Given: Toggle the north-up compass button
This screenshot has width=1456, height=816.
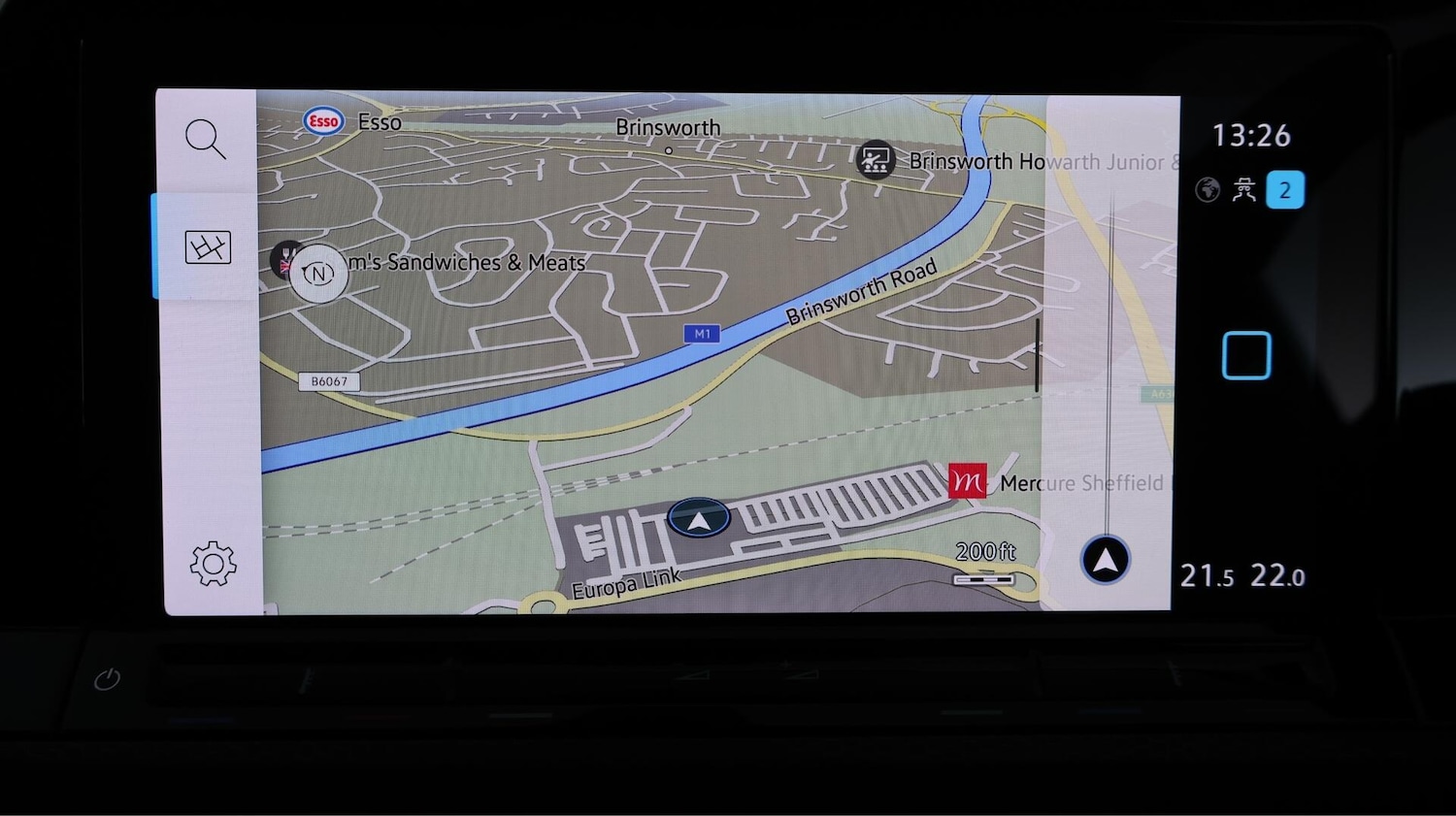Looking at the screenshot, I should tap(318, 275).
